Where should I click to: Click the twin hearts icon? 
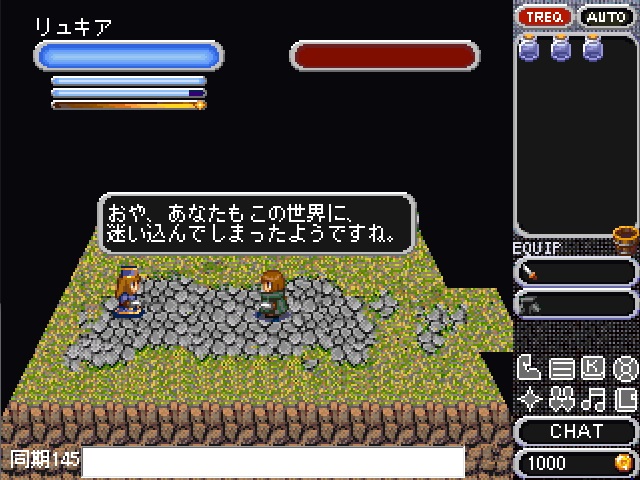pos(561,400)
